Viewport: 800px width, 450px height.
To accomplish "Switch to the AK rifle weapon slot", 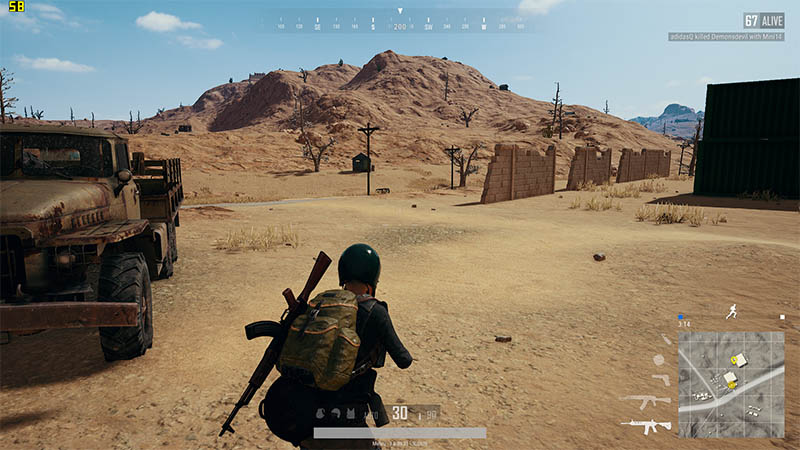I will [646, 401].
